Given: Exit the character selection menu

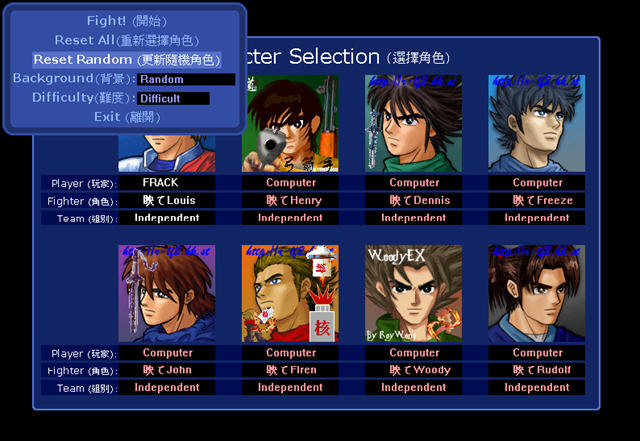Looking at the screenshot, I should [x=126, y=117].
